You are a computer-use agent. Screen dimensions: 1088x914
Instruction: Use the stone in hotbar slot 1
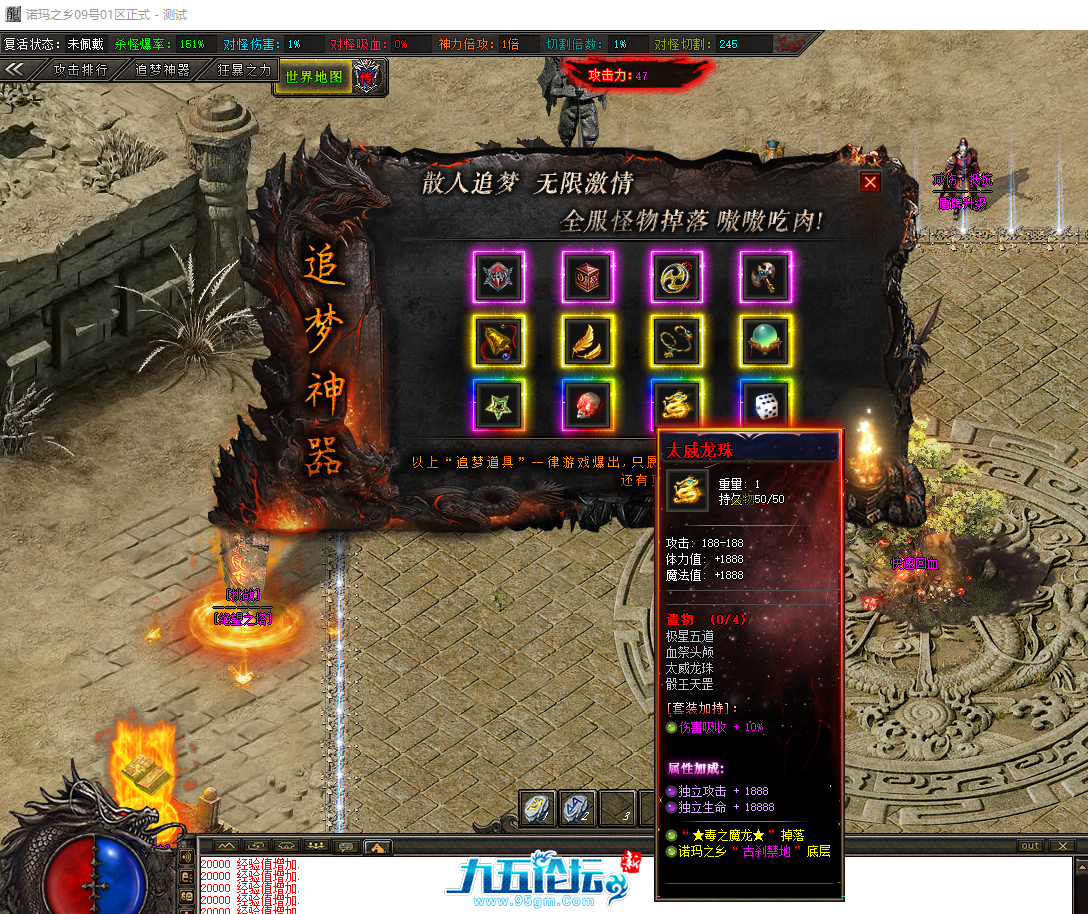click(x=537, y=808)
